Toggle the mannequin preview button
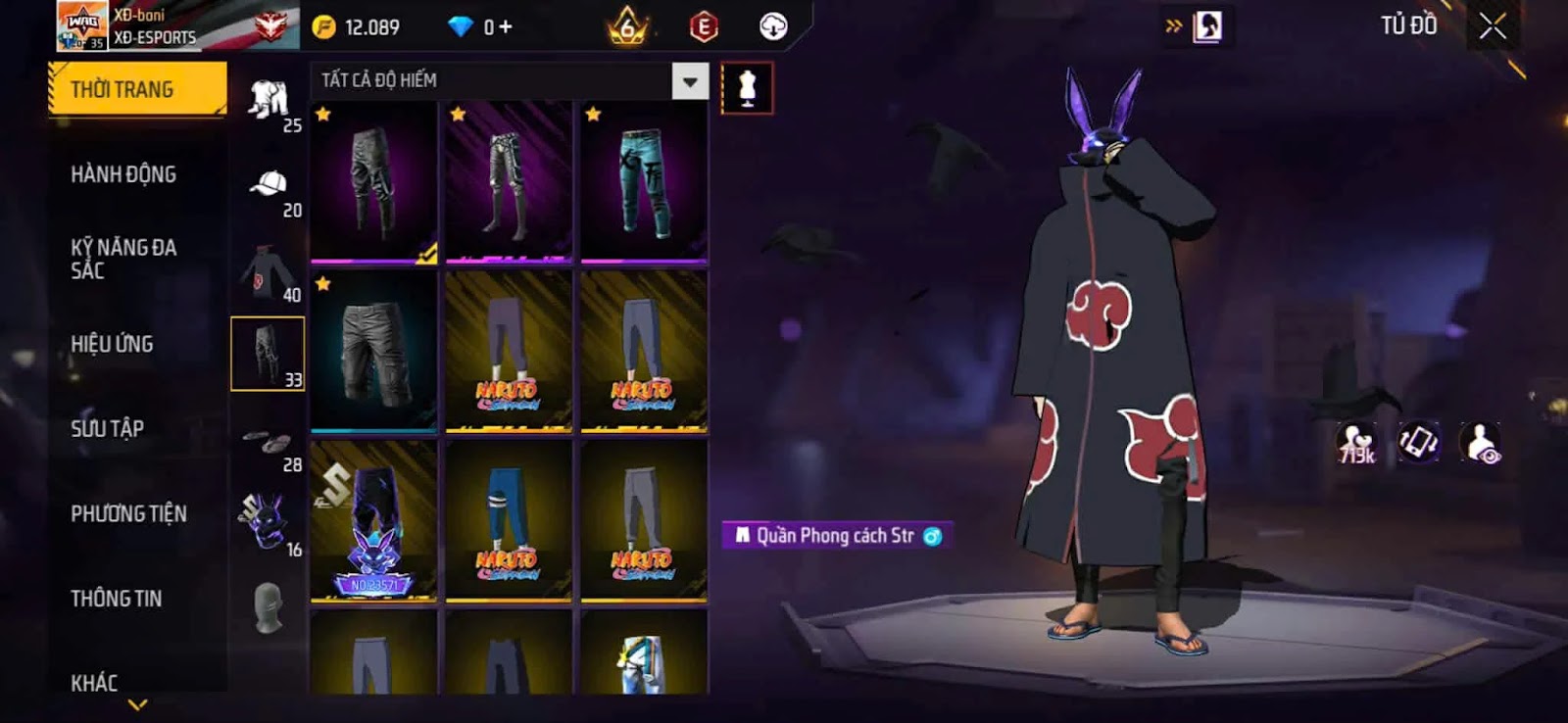 [747, 87]
